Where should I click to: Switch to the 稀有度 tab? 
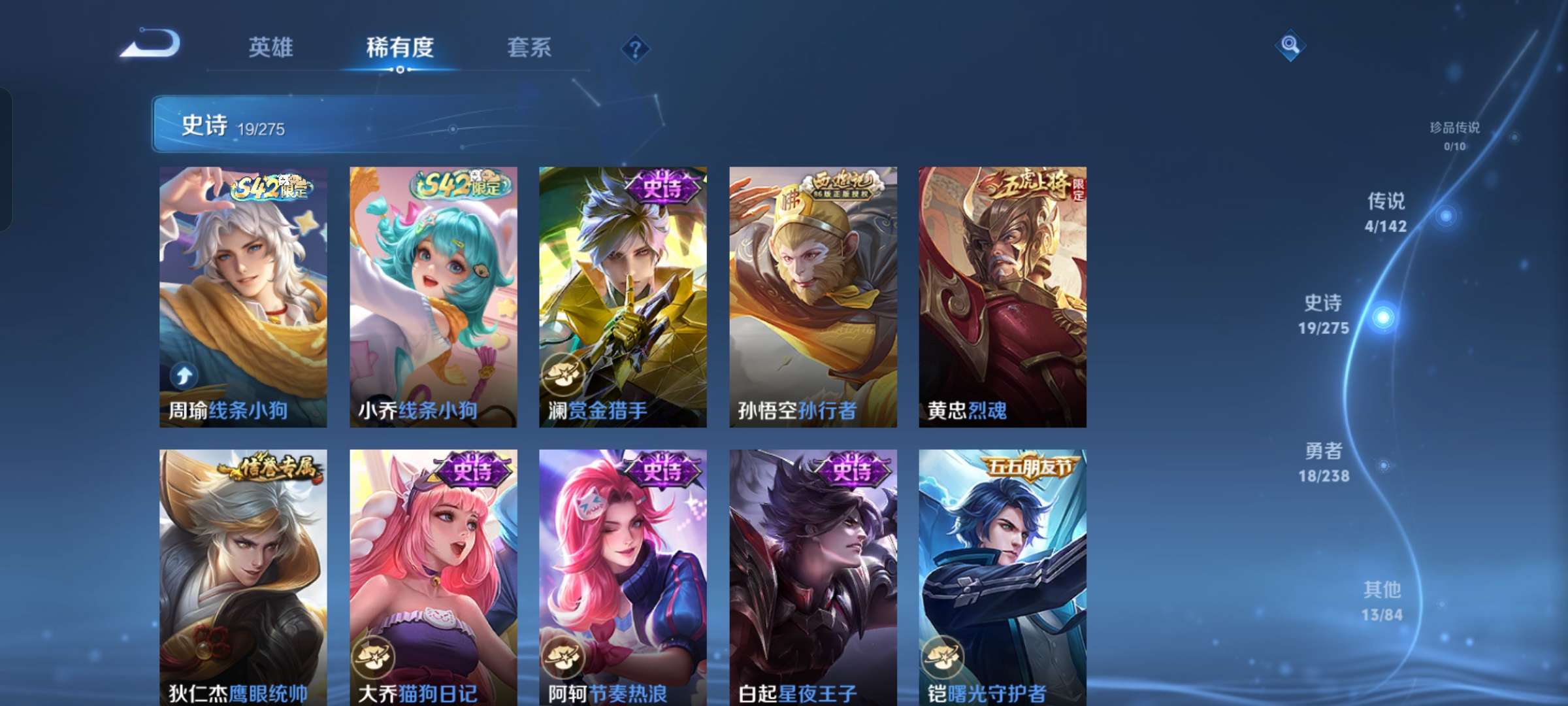[400, 47]
